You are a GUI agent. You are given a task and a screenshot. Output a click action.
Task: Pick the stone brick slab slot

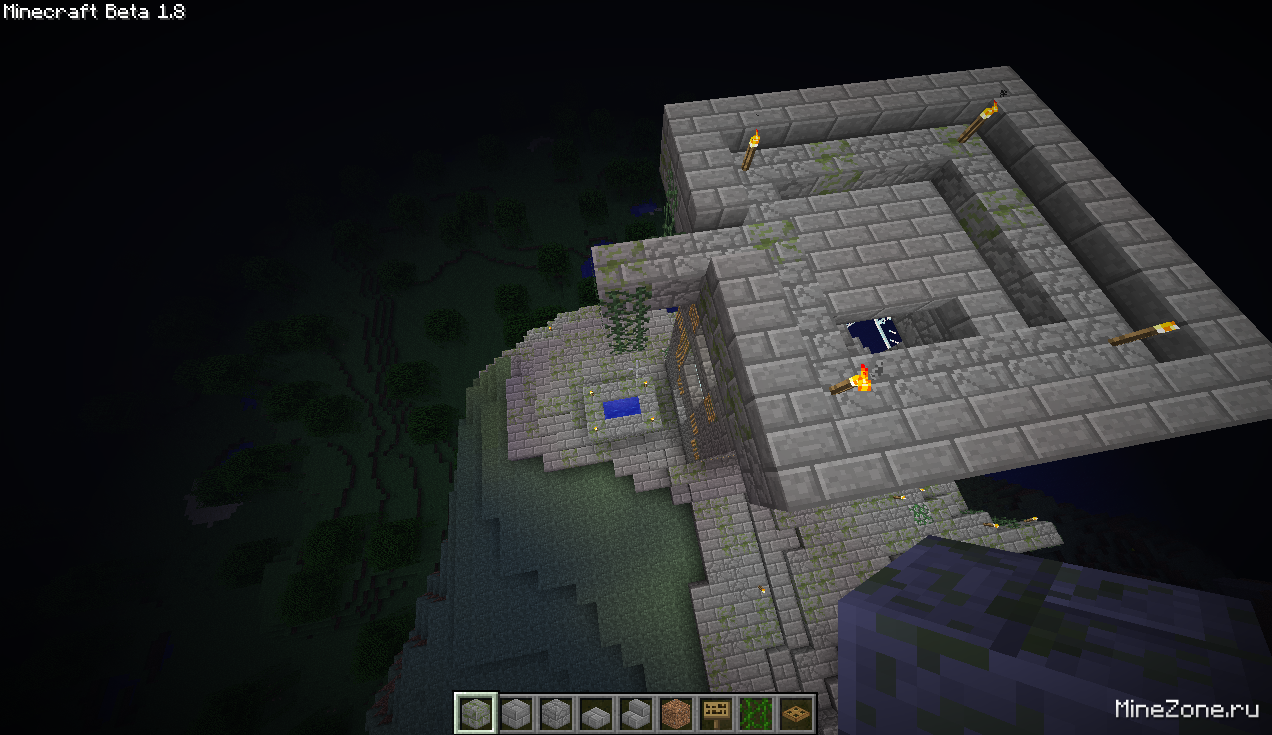(x=596, y=713)
